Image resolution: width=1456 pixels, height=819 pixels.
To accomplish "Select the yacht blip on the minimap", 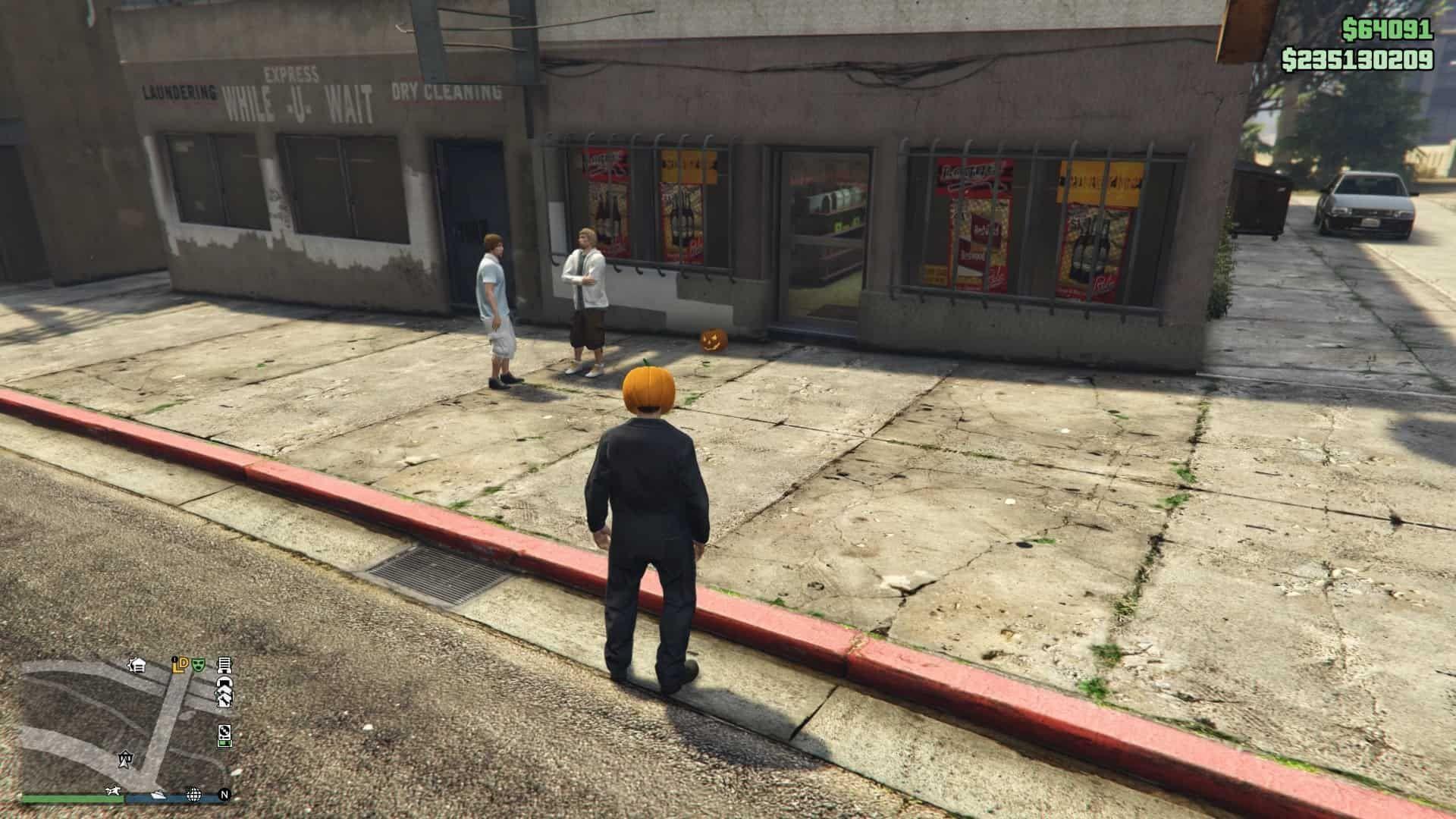I will [158, 795].
